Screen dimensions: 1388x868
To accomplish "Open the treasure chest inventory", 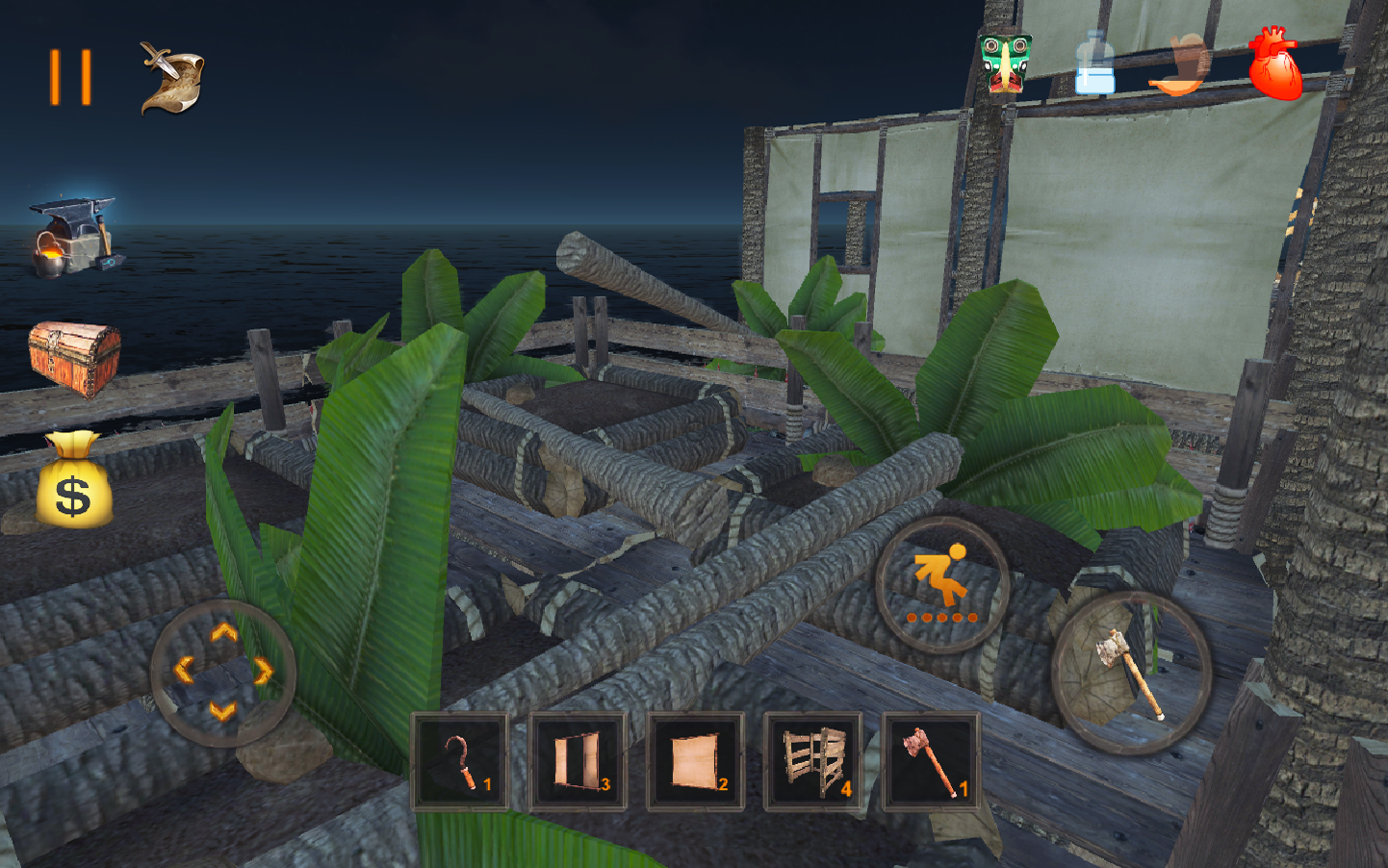I will (x=75, y=356).
